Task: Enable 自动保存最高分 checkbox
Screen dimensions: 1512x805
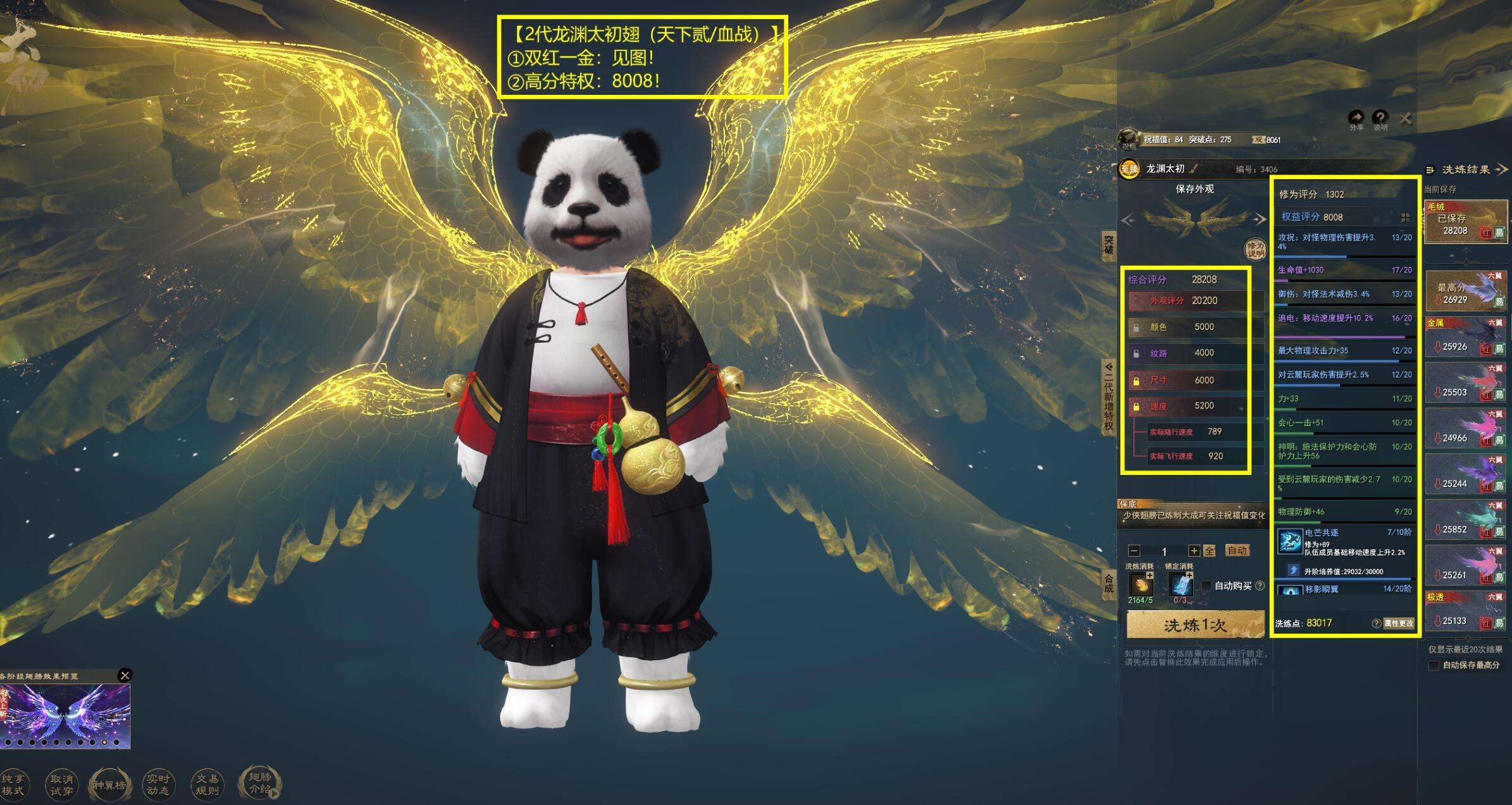Action: point(1434,665)
